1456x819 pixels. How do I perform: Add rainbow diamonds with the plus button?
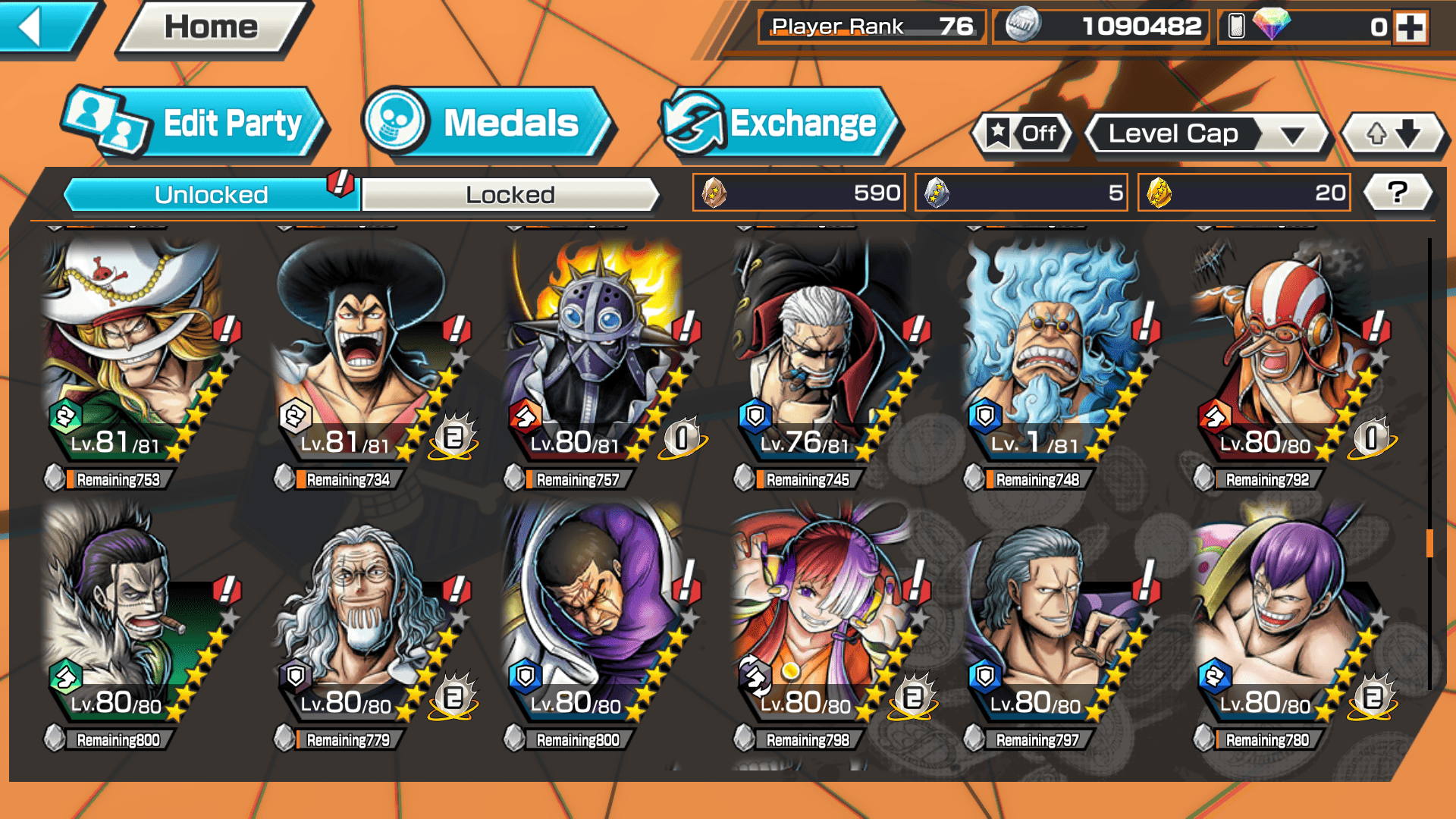[x=1410, y=28]
